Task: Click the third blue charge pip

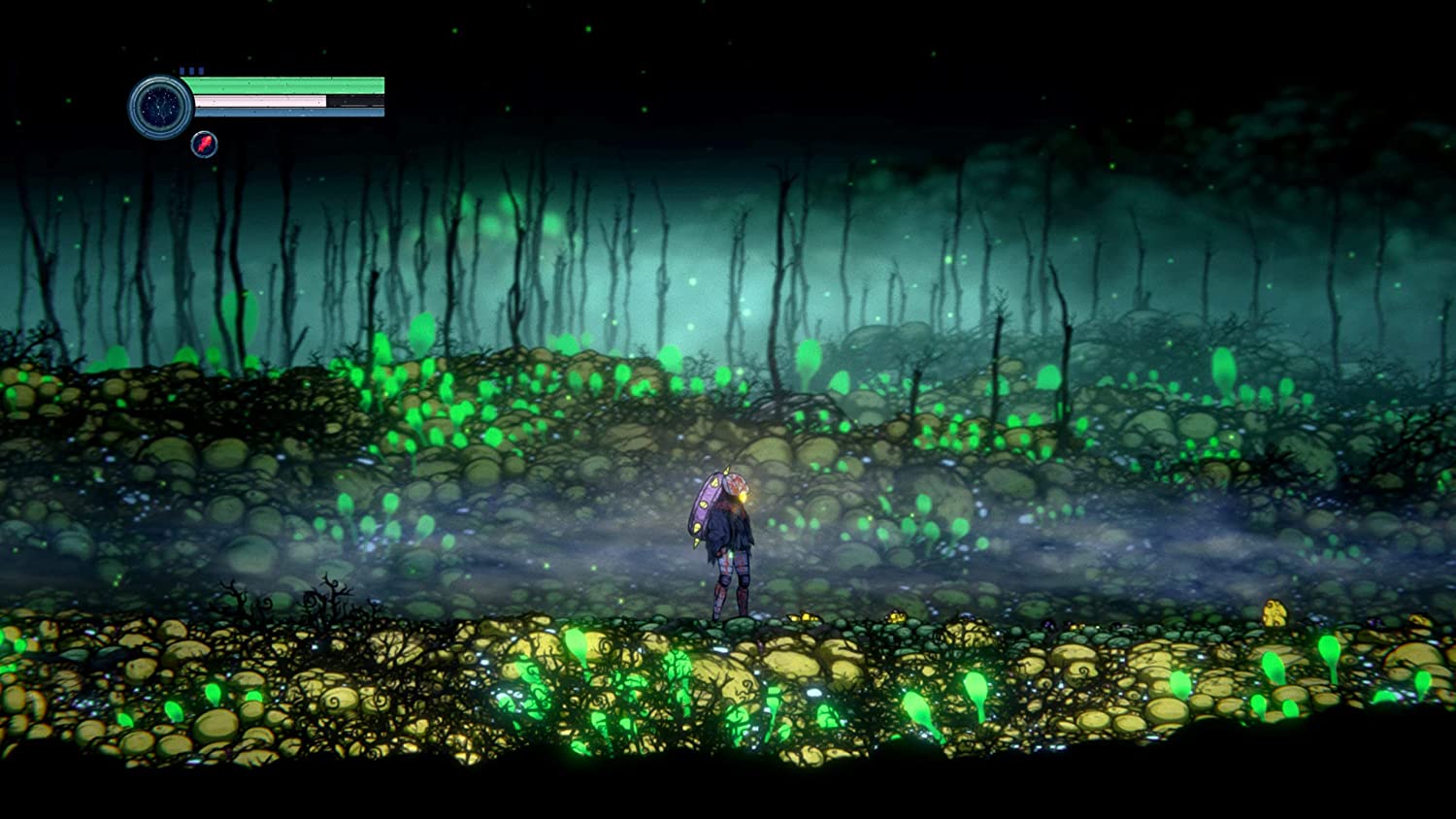Action: pos(201,70)
